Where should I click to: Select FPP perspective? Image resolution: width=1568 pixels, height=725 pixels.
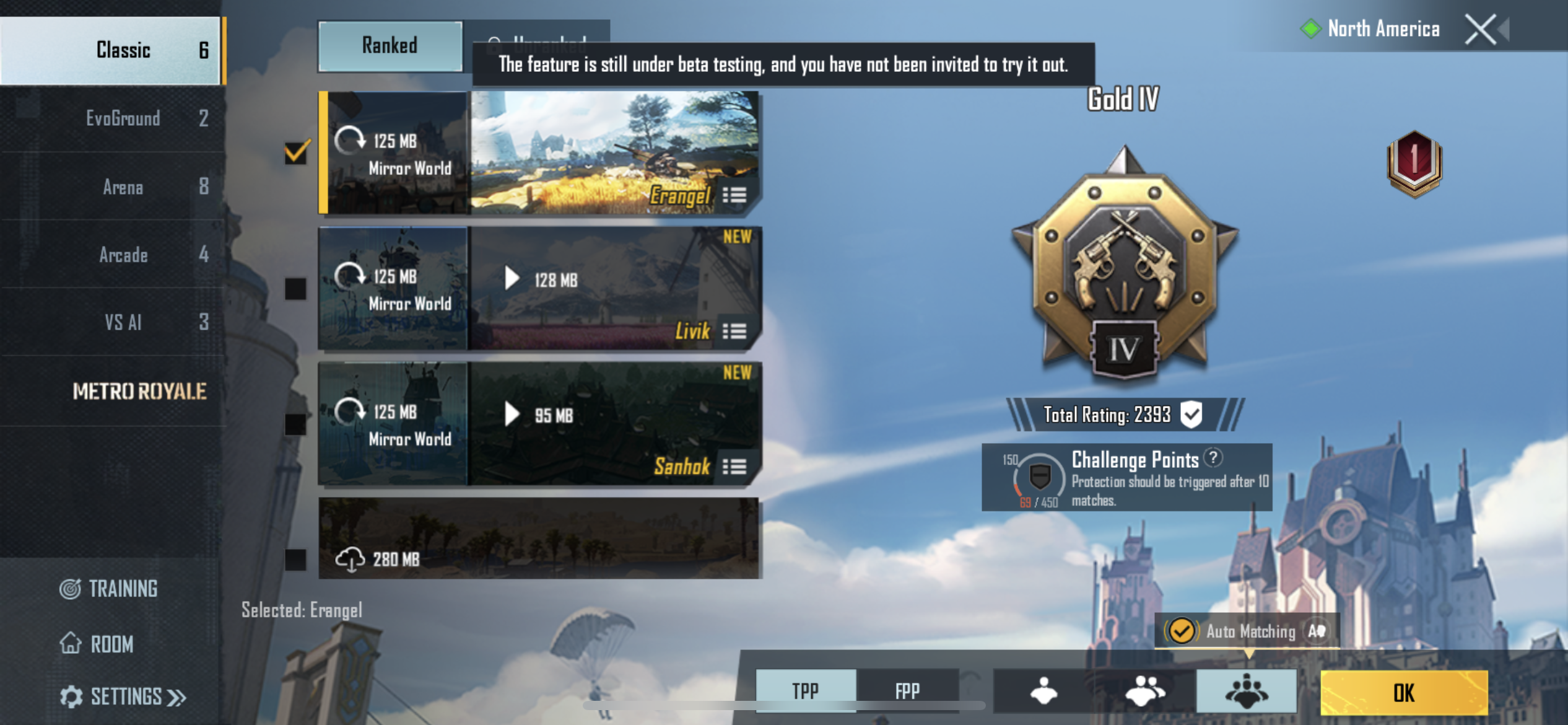coord(907,690)
